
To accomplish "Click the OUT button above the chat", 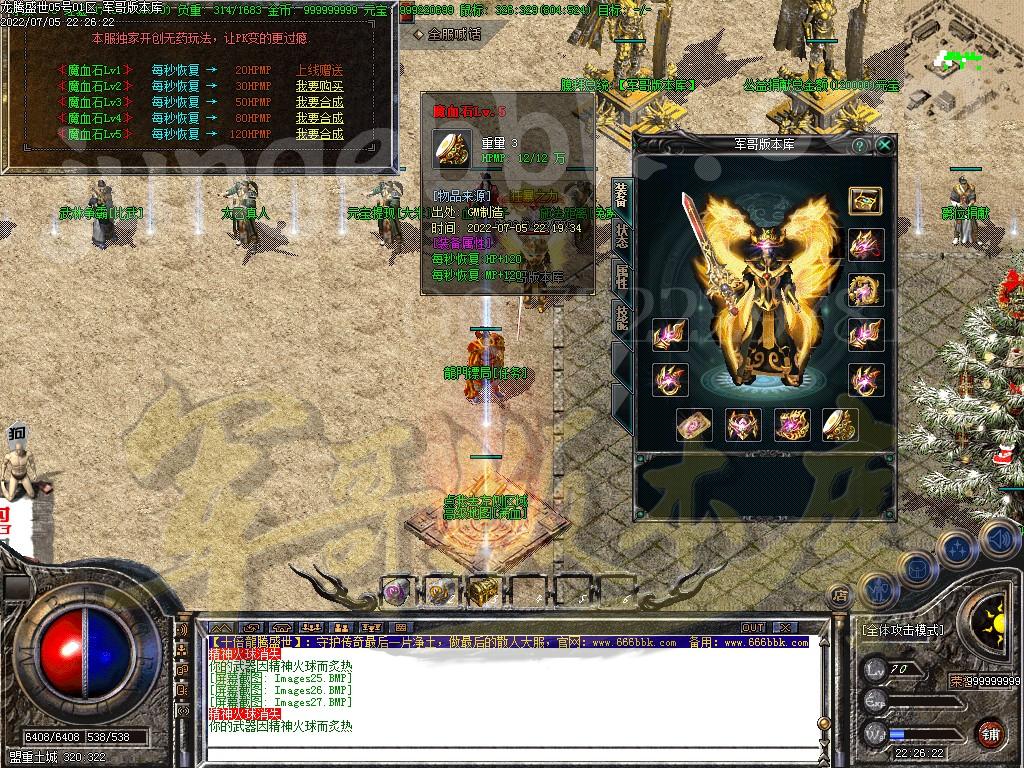I will pyautogui.click(x=753, y=627).
